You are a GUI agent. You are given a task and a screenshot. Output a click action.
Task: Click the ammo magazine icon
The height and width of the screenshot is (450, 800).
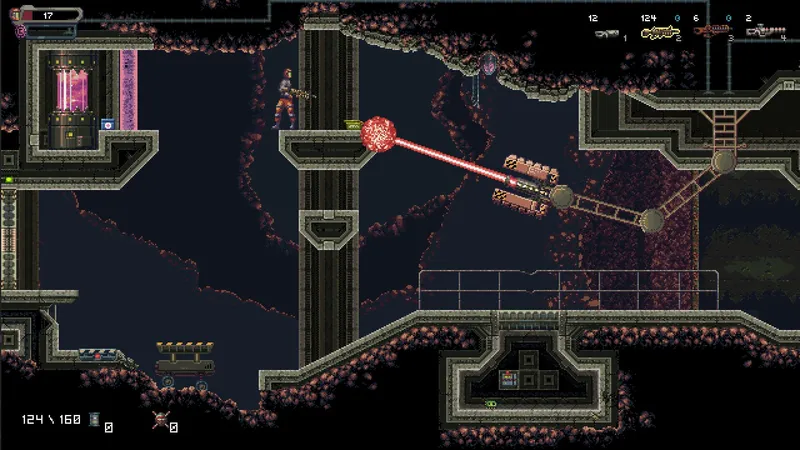(95, 419)
